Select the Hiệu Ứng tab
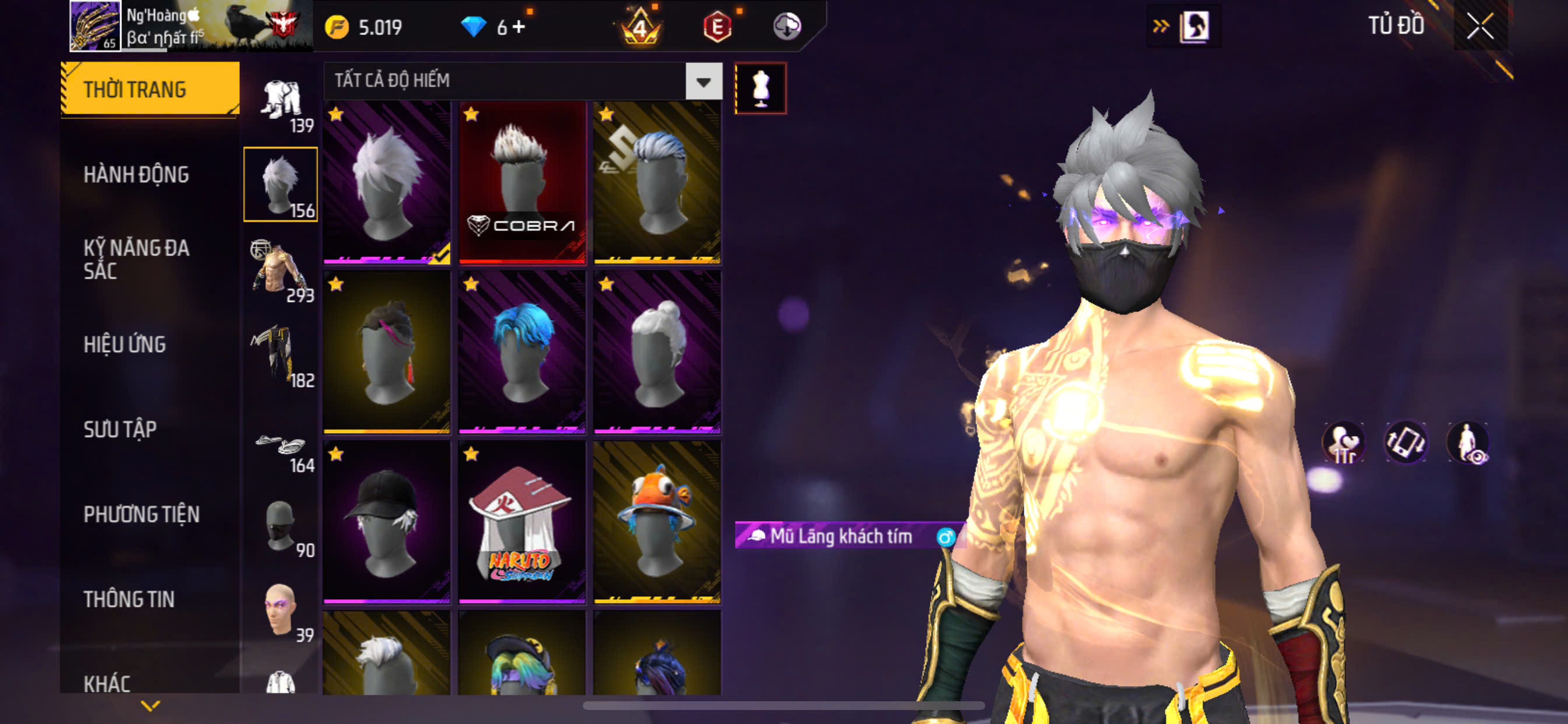 click(x=125, y=345)
